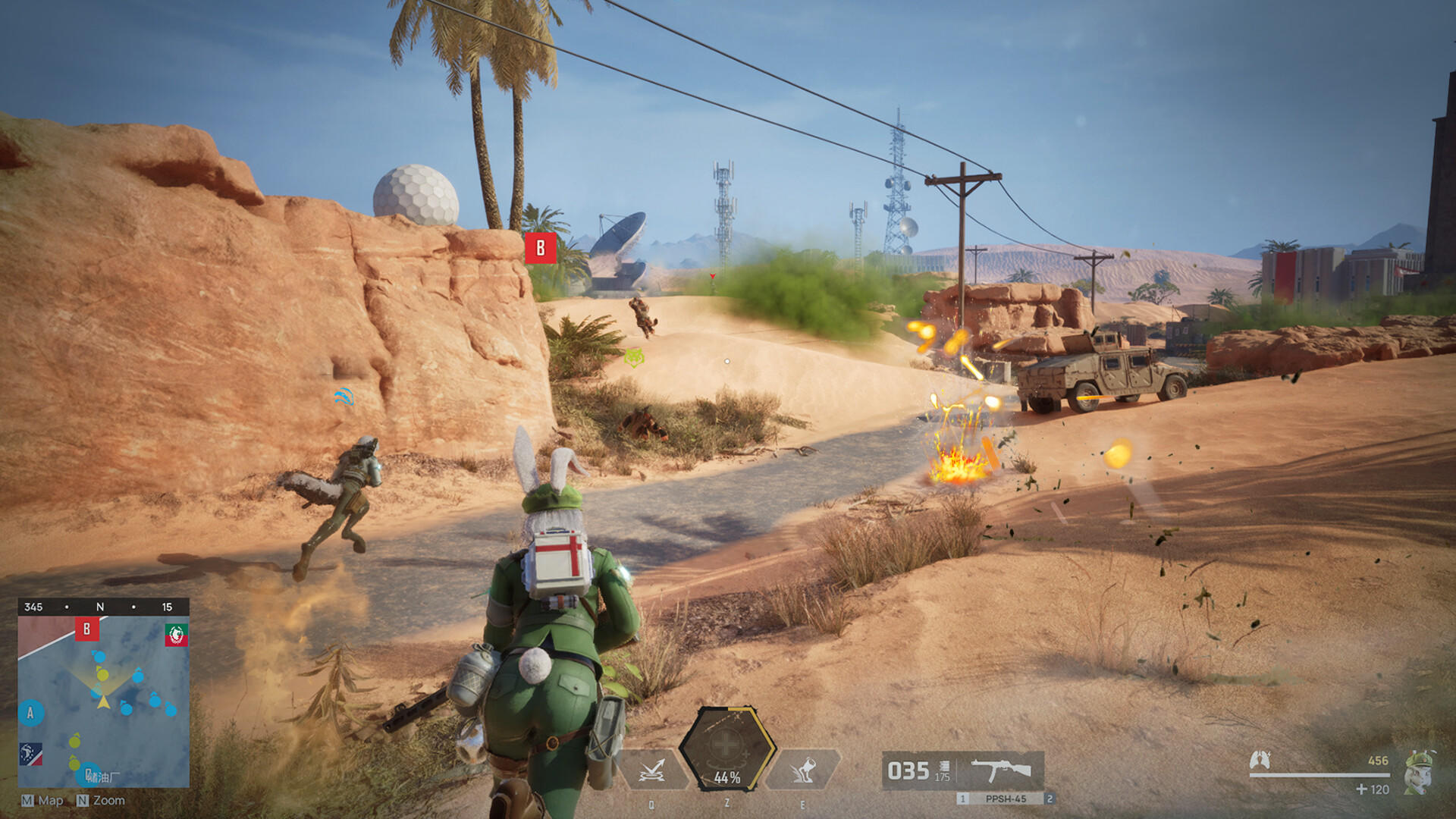Click the lungs stamina icon
1456x819 pixels.
1260,760
